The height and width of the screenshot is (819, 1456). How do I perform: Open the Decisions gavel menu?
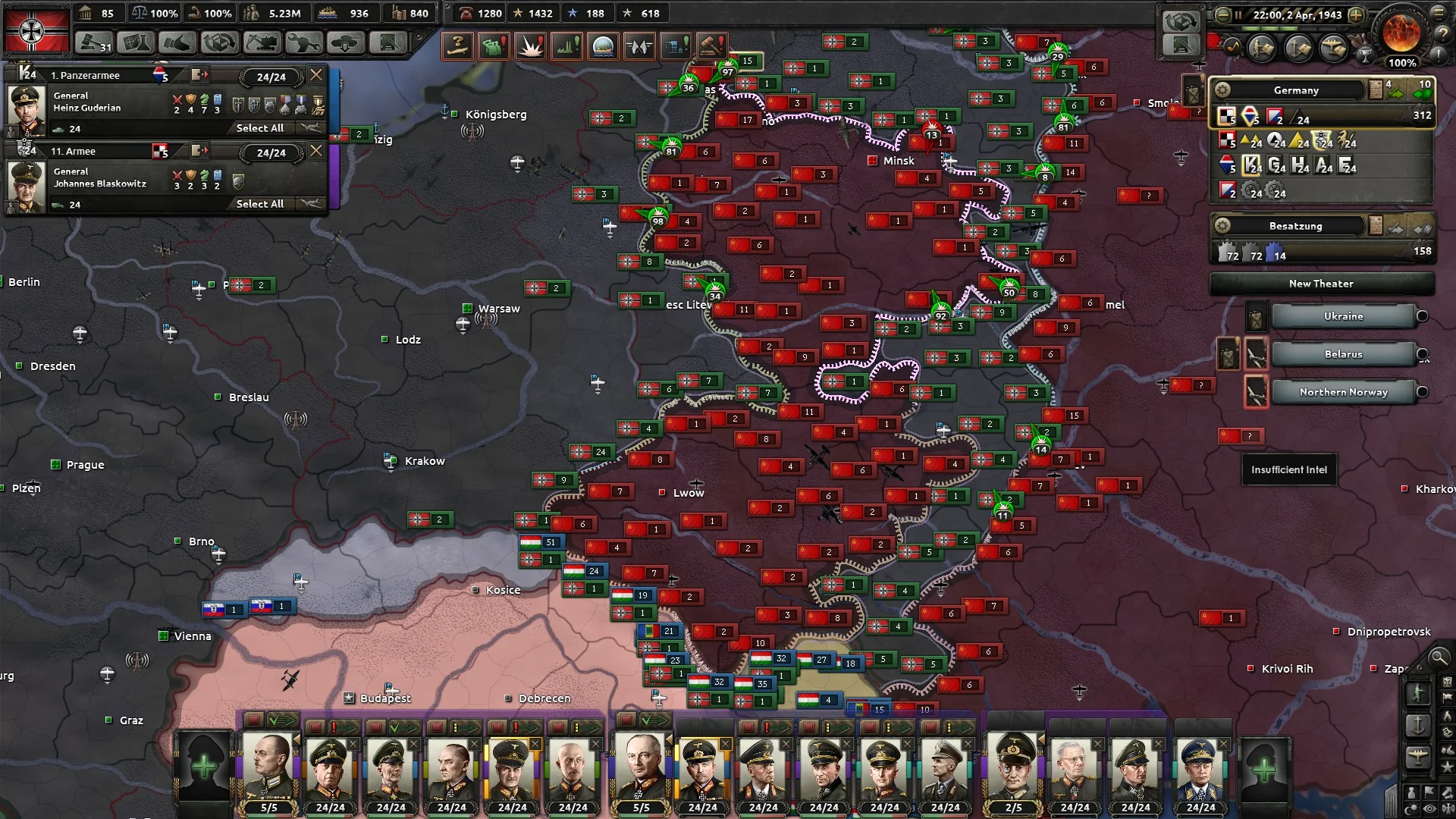pyautogui.click(x=94, y=43)
